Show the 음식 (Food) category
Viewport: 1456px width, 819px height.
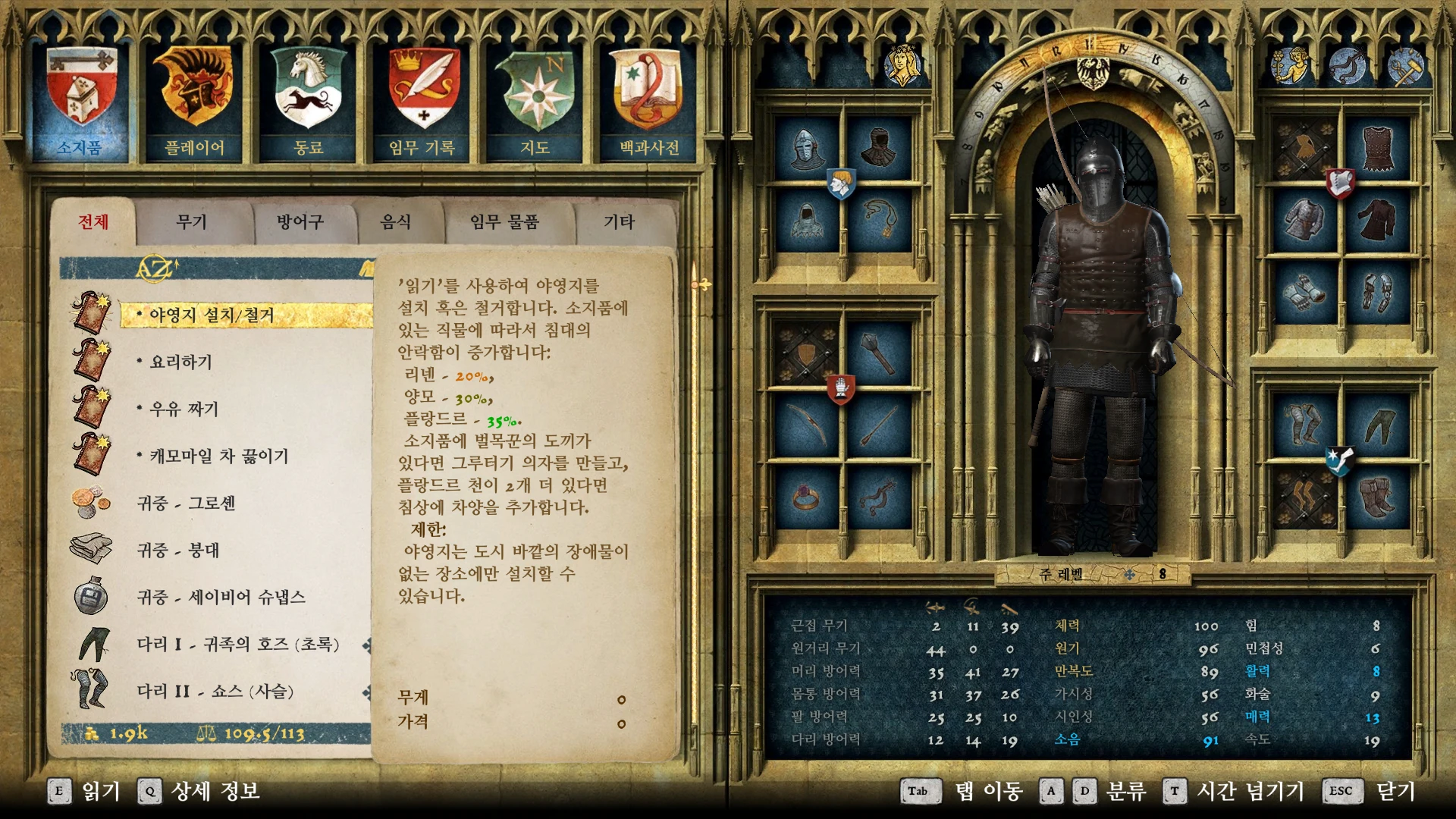click(395, 222)
